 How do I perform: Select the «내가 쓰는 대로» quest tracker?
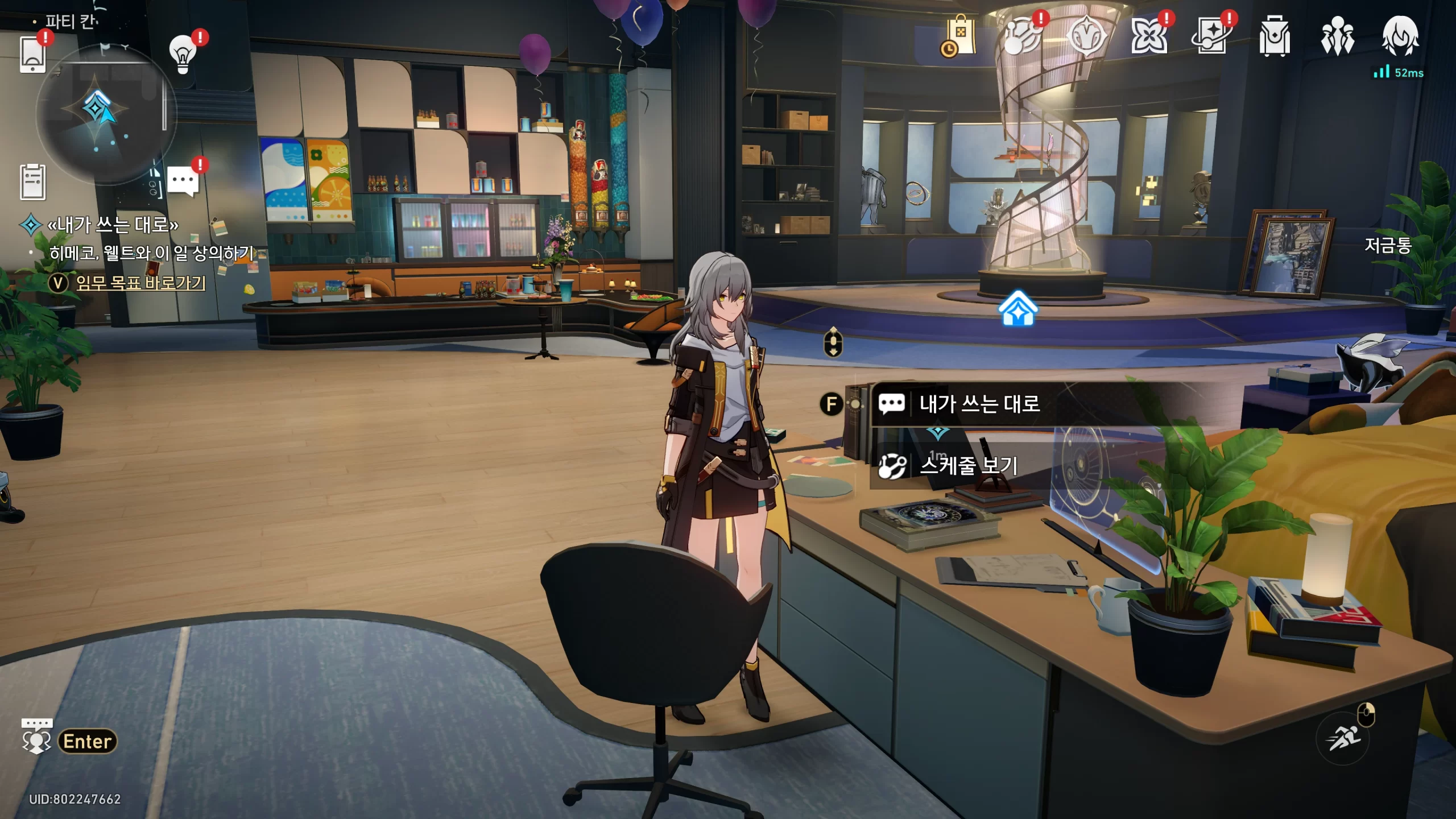tap(113, 225)
